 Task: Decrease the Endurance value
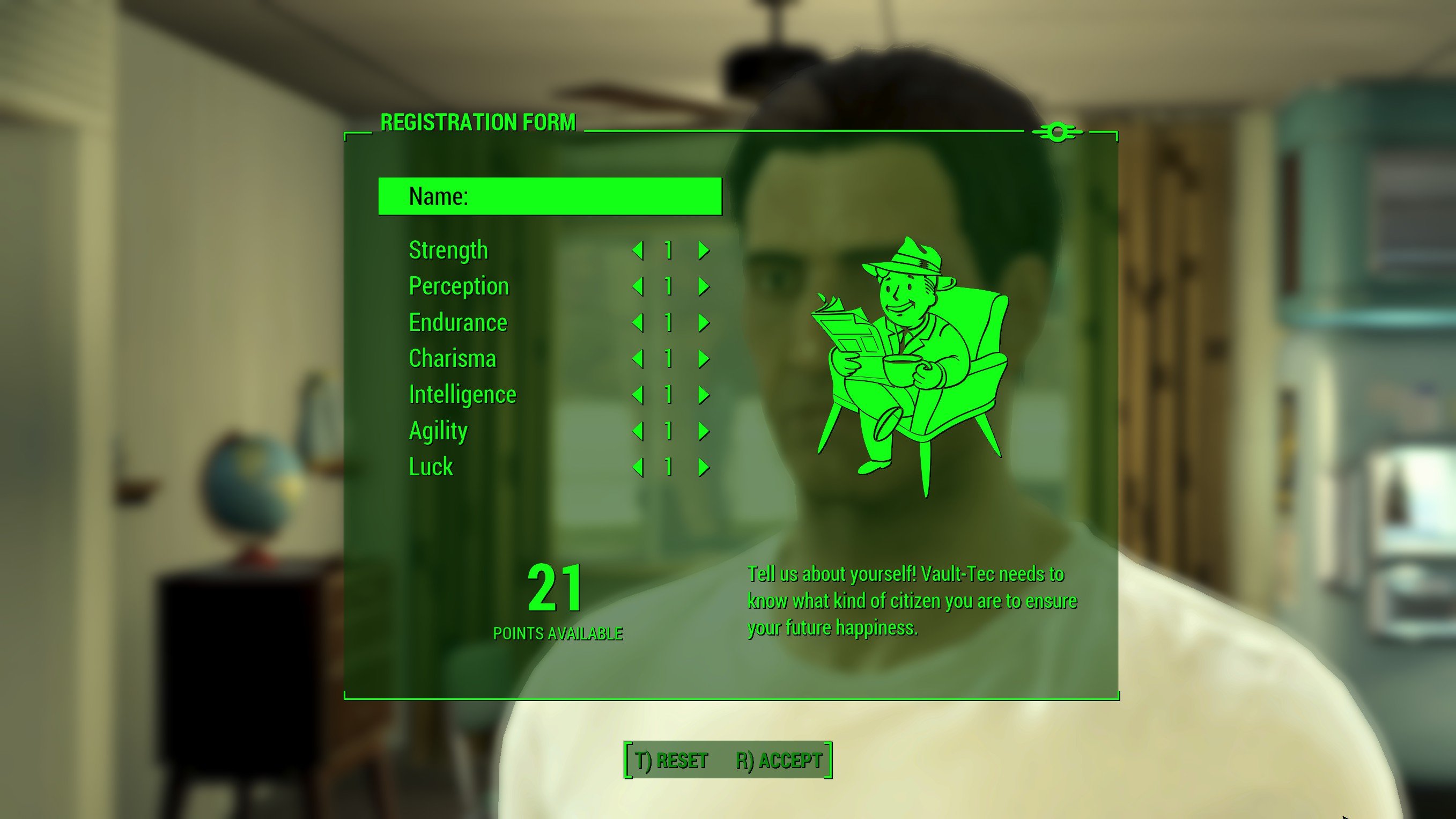coord(639,323)
